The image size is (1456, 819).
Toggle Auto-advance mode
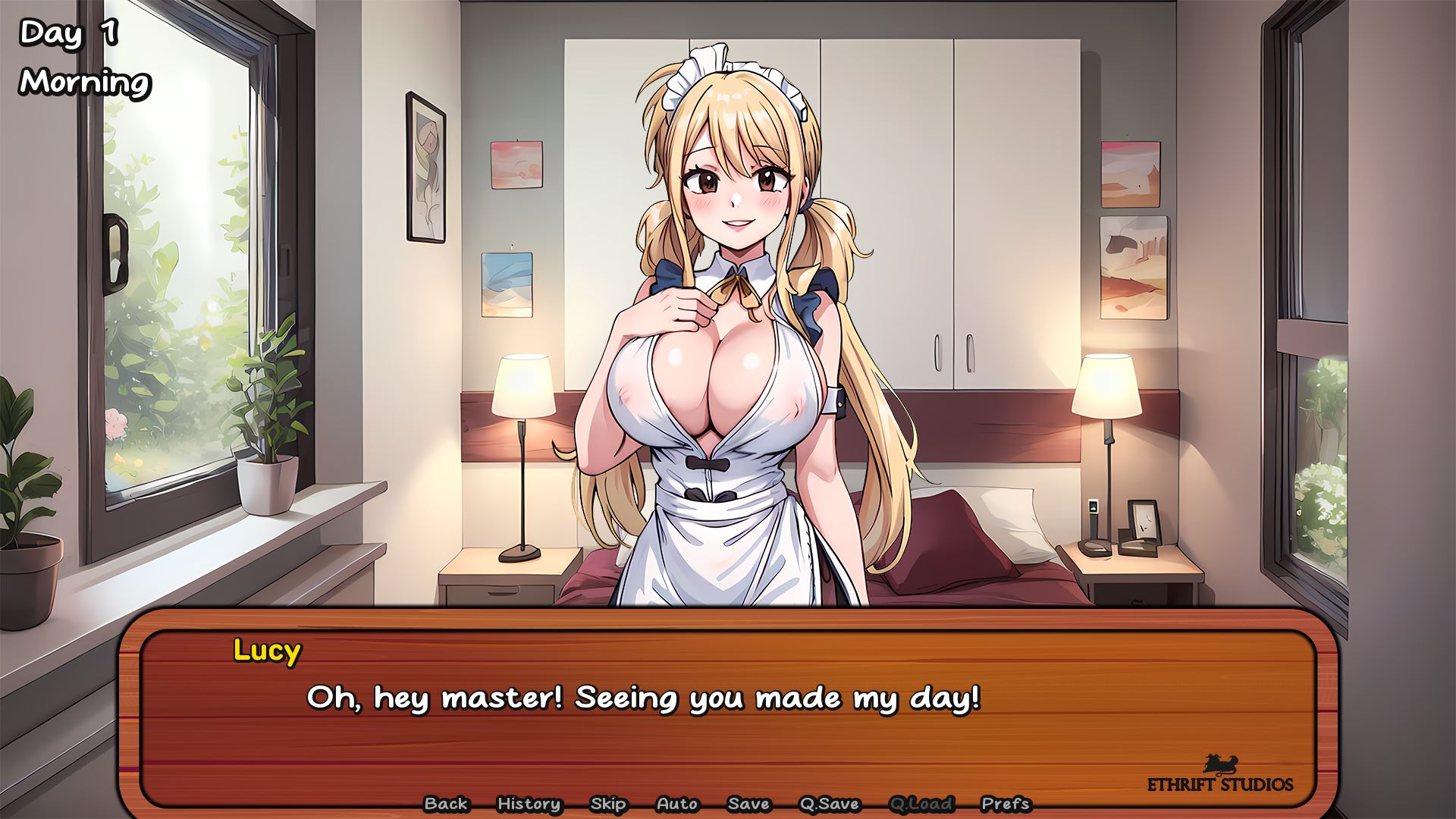tap(677, 804)
